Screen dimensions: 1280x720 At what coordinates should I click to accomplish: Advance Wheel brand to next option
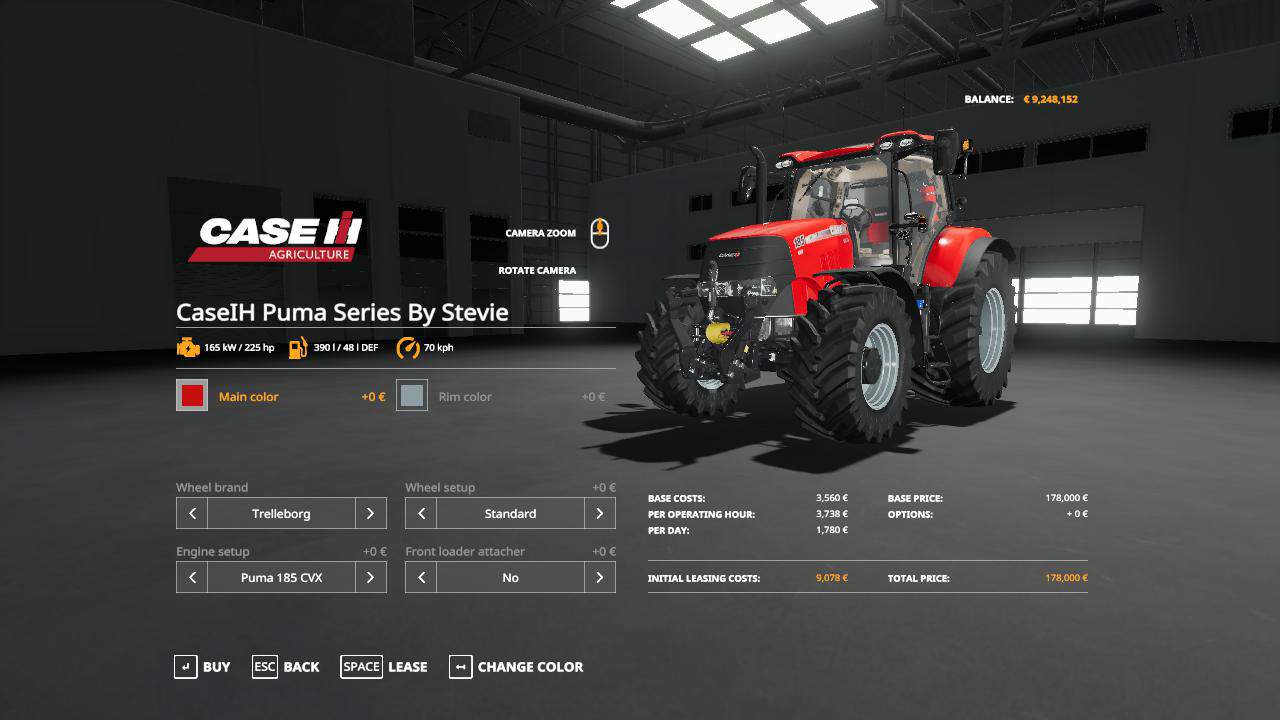point(370,513)
